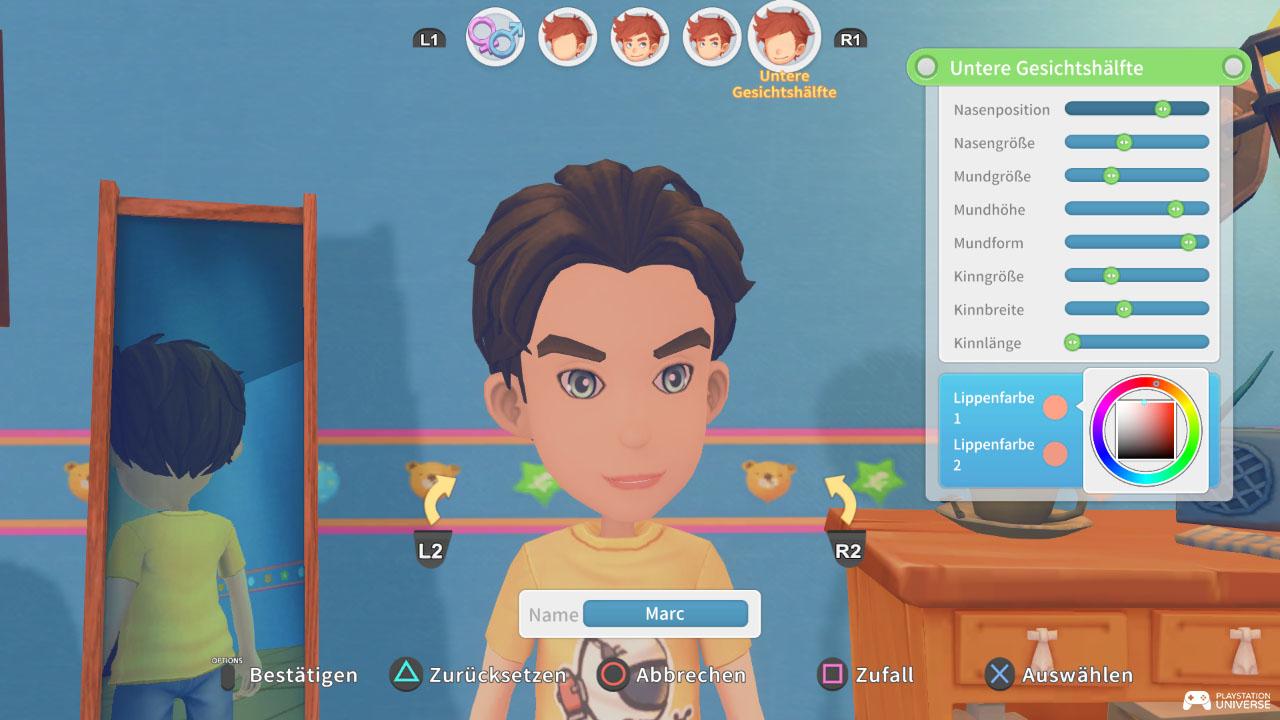
Task: Click the R1 shoulder button indicator
Action: click(851, 38)
